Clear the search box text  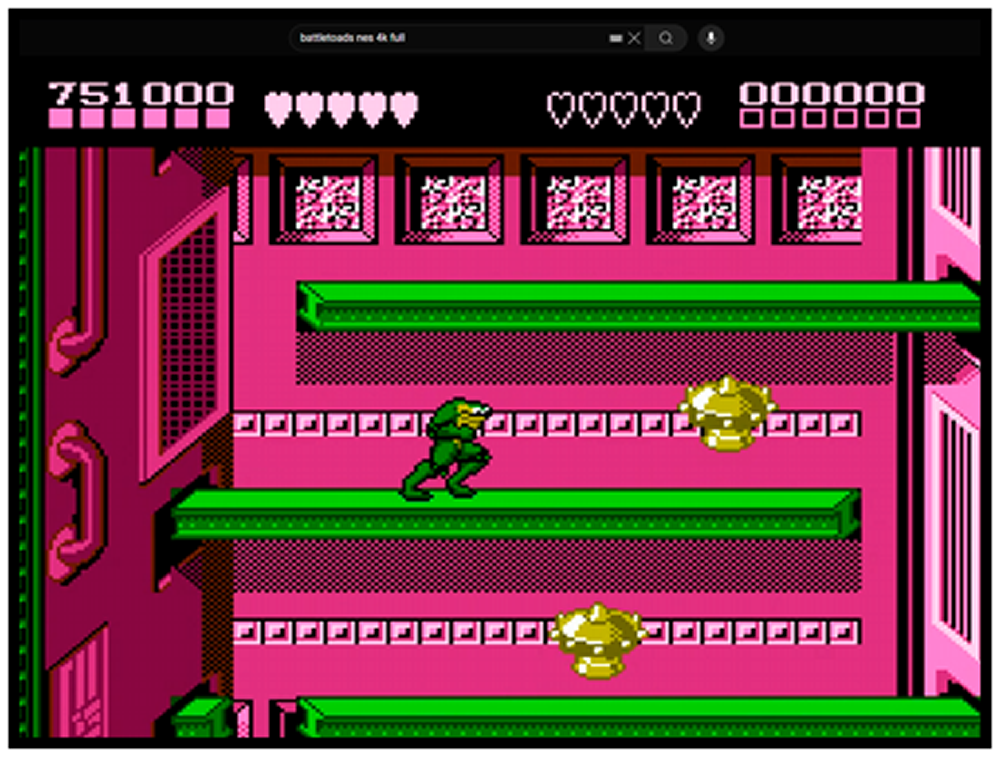pyautogui.click(x=634, y=38)
